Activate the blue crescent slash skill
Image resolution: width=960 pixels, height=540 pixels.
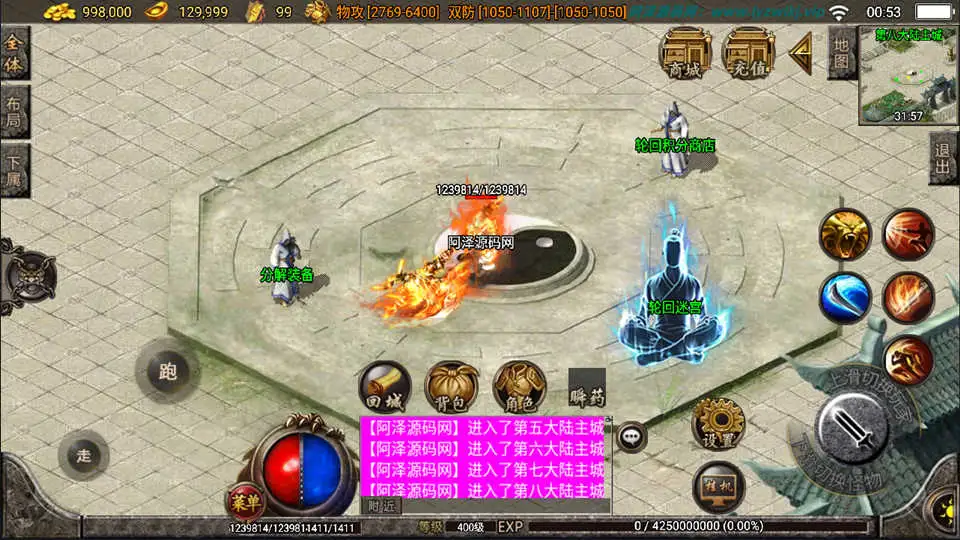click(845, 298)
